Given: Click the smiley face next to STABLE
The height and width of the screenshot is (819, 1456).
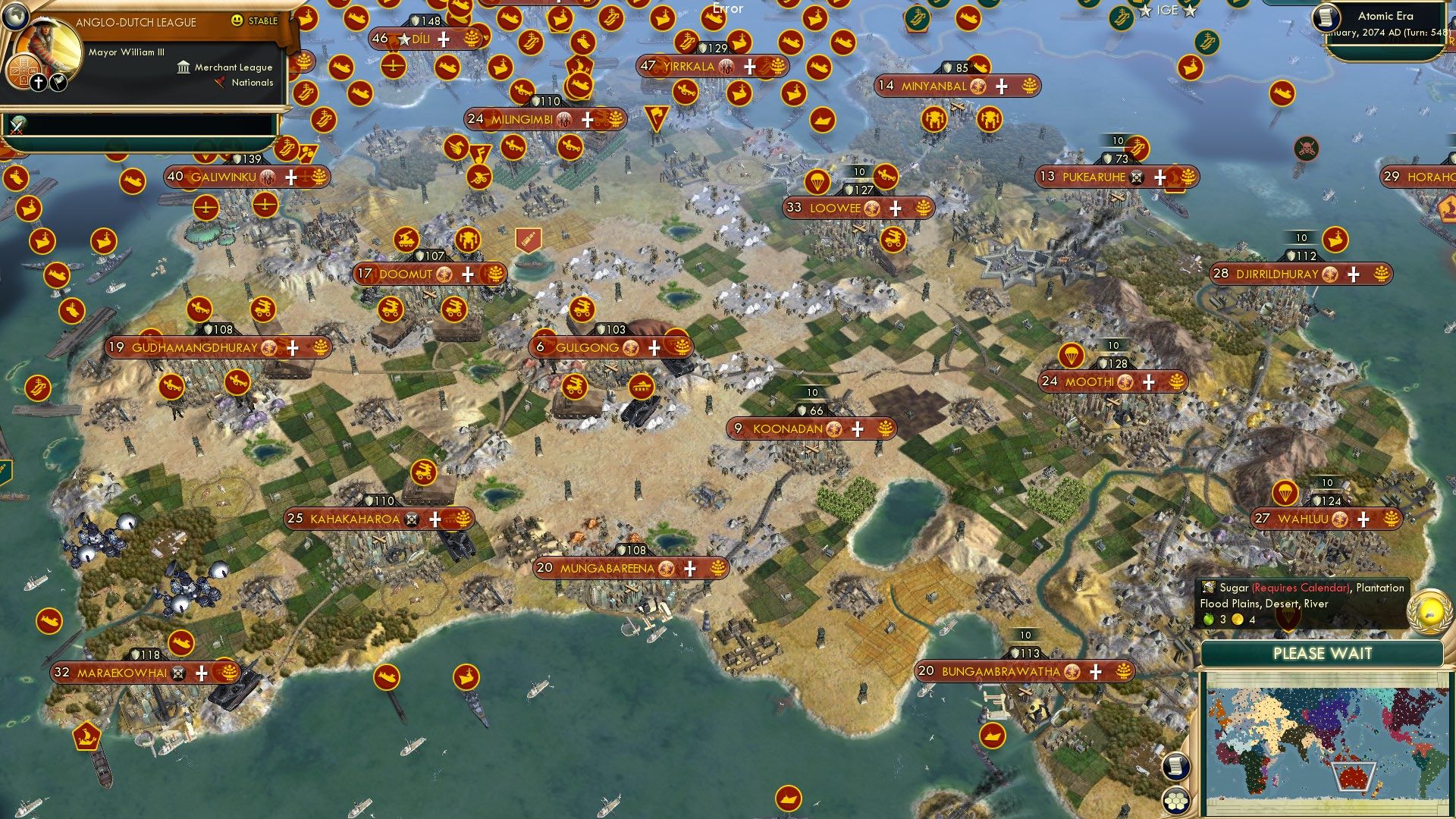Looking at the screenshot, I should 237,20.
